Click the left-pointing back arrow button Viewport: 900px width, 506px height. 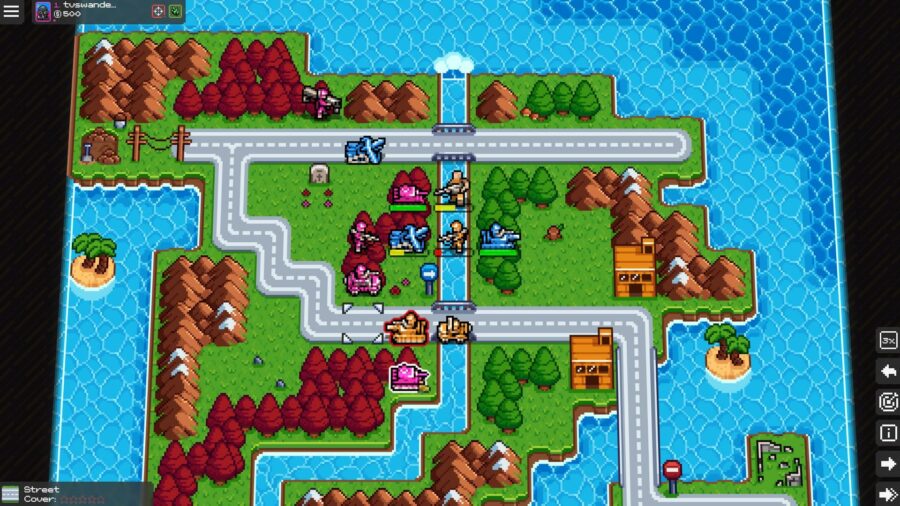click(x=887, y=371)
